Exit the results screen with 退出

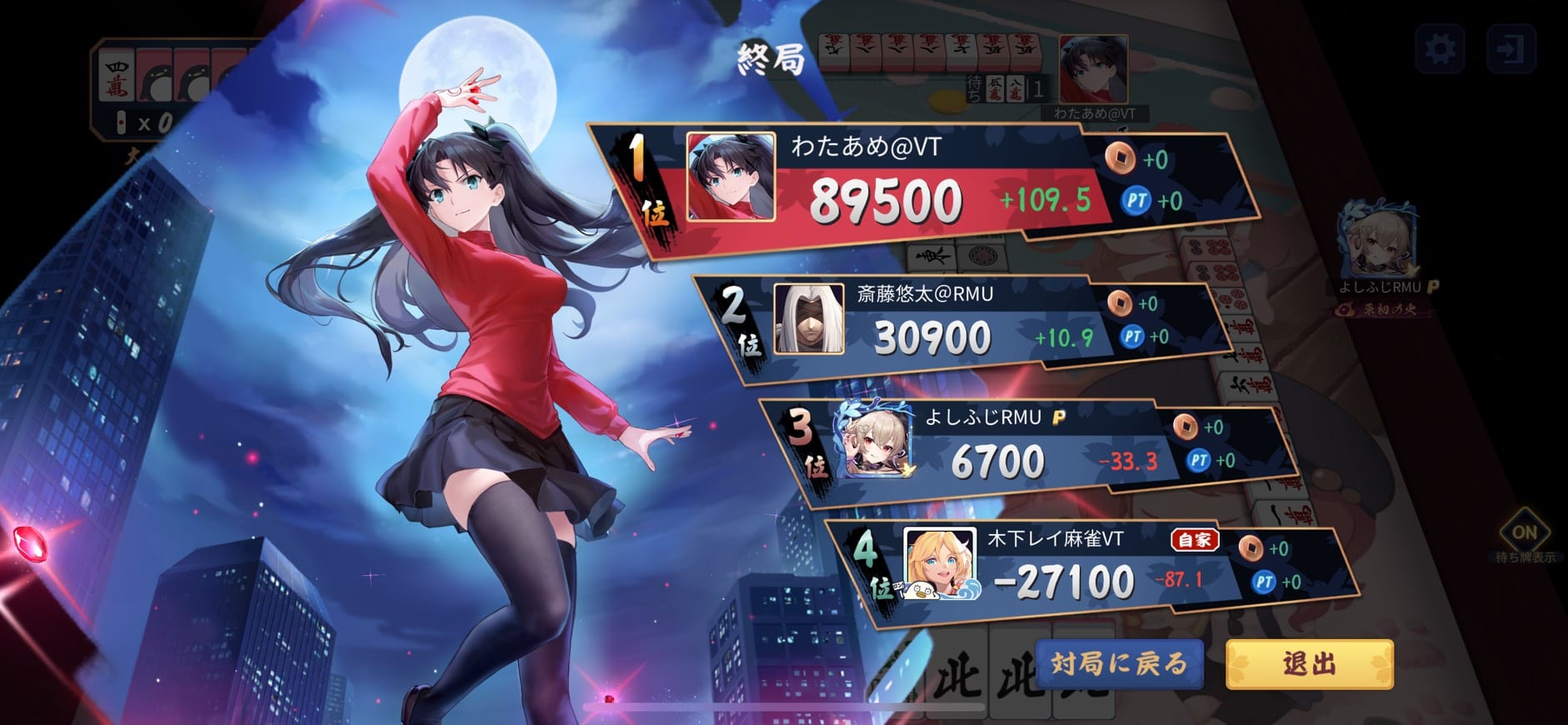point(1309,664)
